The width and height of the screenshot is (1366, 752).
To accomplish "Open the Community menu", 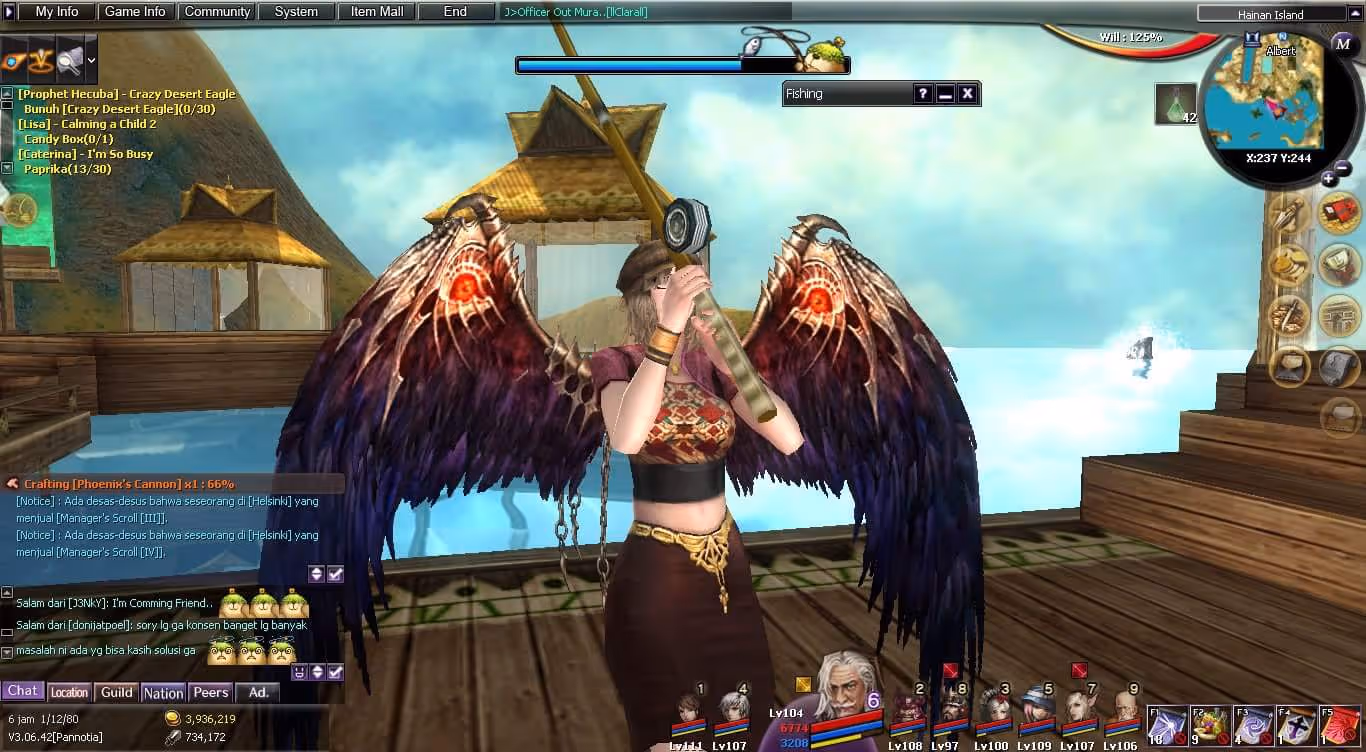I will point(217,12).
